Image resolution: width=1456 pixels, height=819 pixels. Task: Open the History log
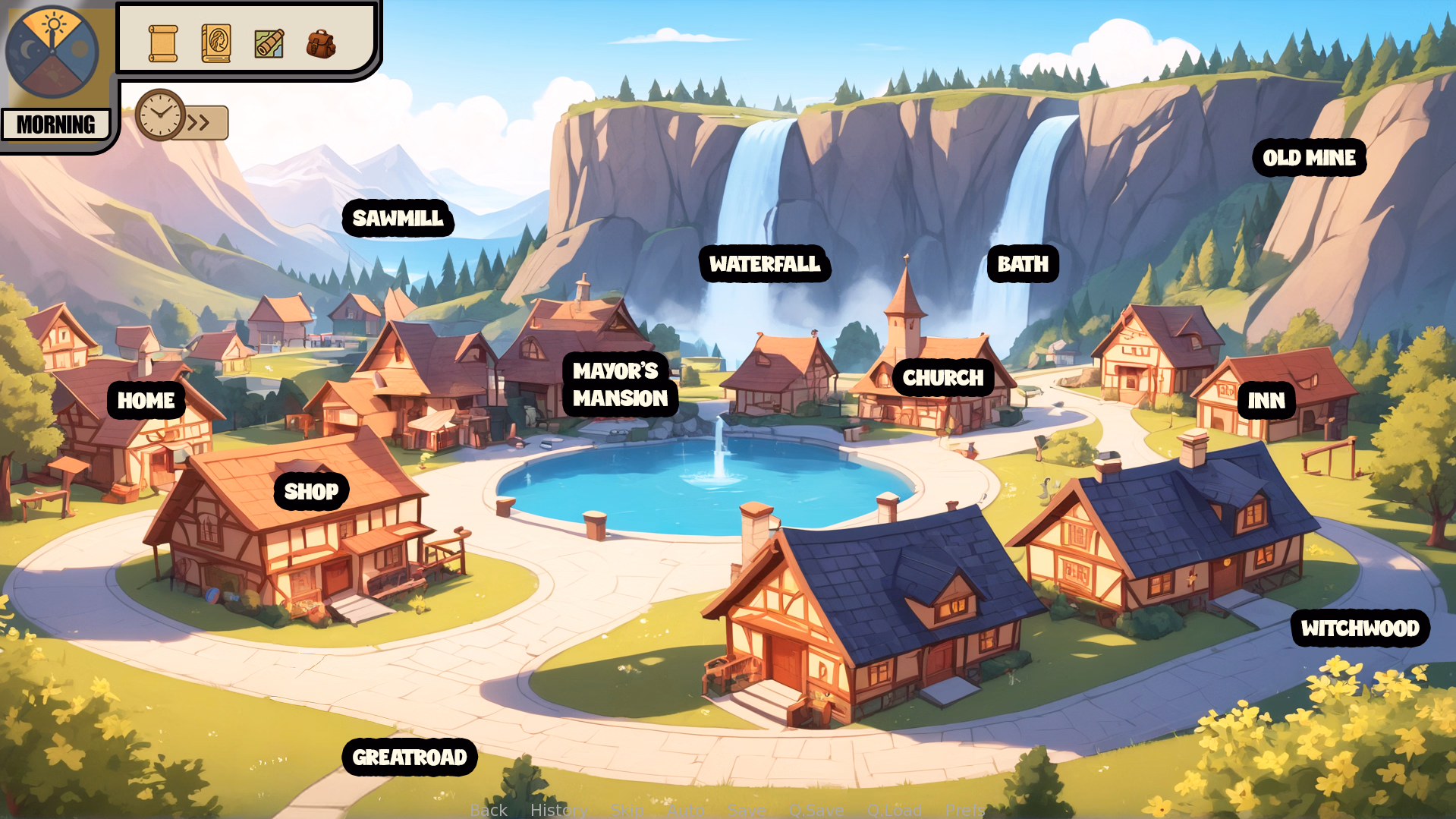558,810
